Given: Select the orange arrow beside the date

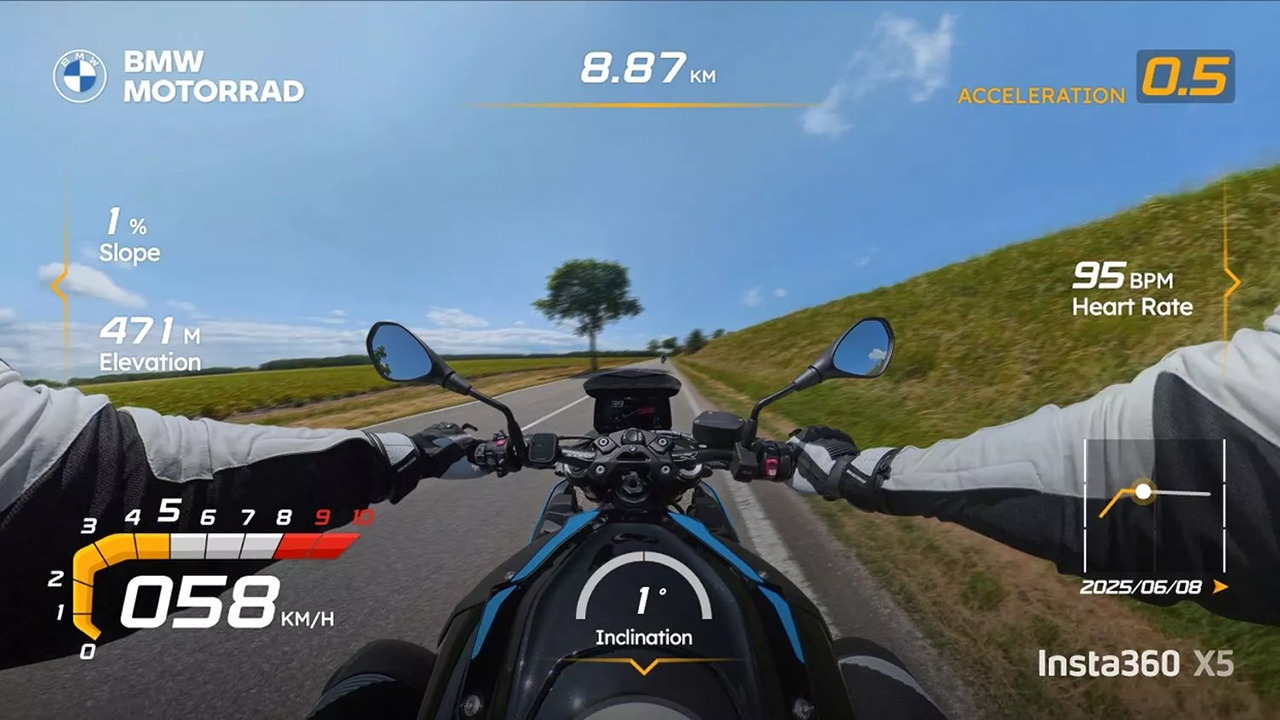Looking at the screenshot, I should pos(1220,587).
